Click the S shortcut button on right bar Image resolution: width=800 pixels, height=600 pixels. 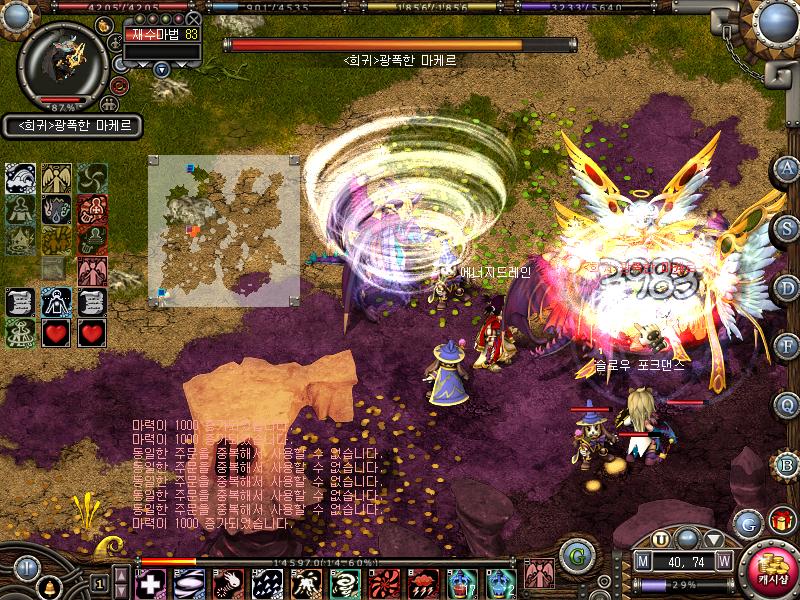[x=788, y=227]
